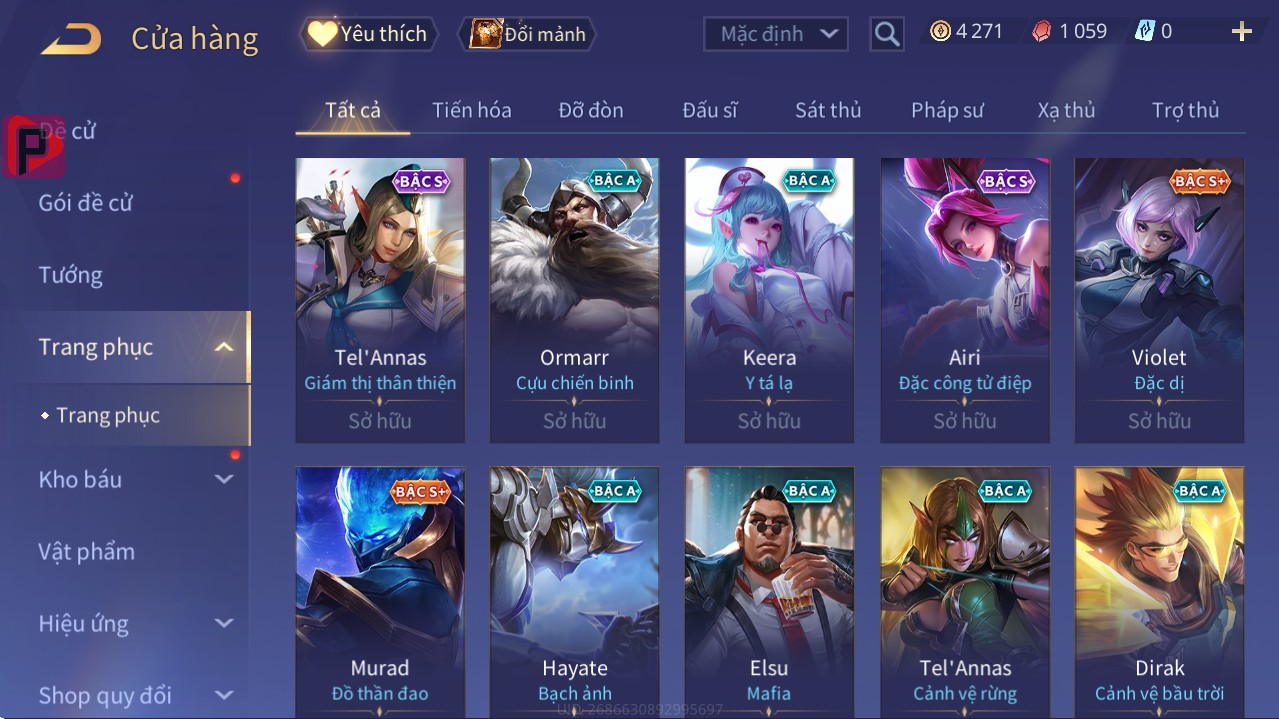The width and height of the screenshot is (1279, 719).
Task: Switch to the Đỡ đòn tab
Action: tap(590, 110)
